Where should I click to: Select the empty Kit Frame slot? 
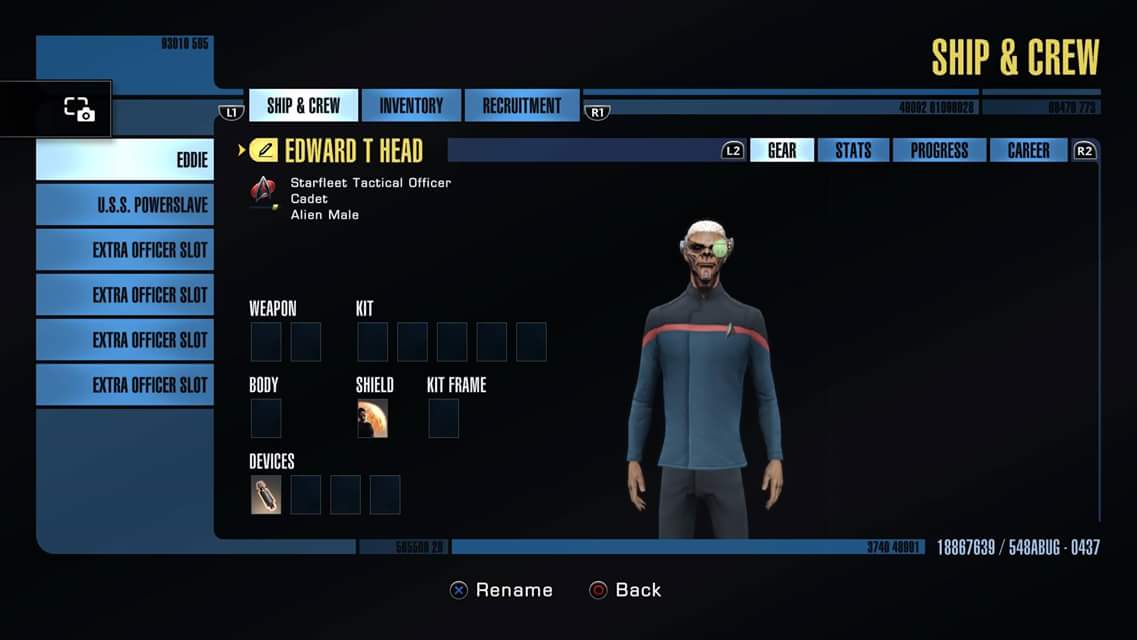(x=443, y=418)
